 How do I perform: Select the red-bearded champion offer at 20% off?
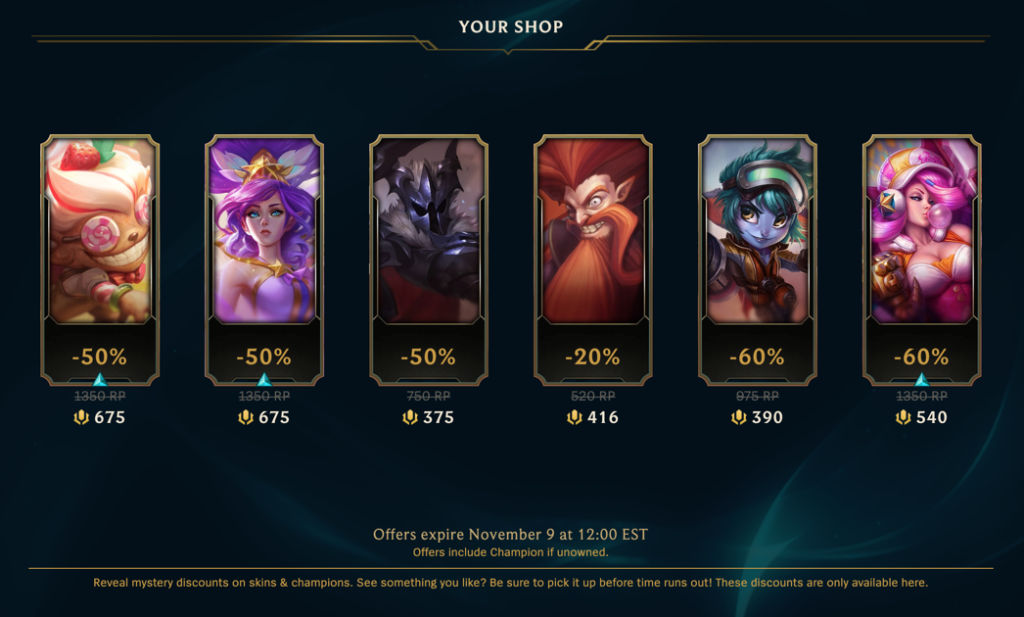[x=592, y=232]
